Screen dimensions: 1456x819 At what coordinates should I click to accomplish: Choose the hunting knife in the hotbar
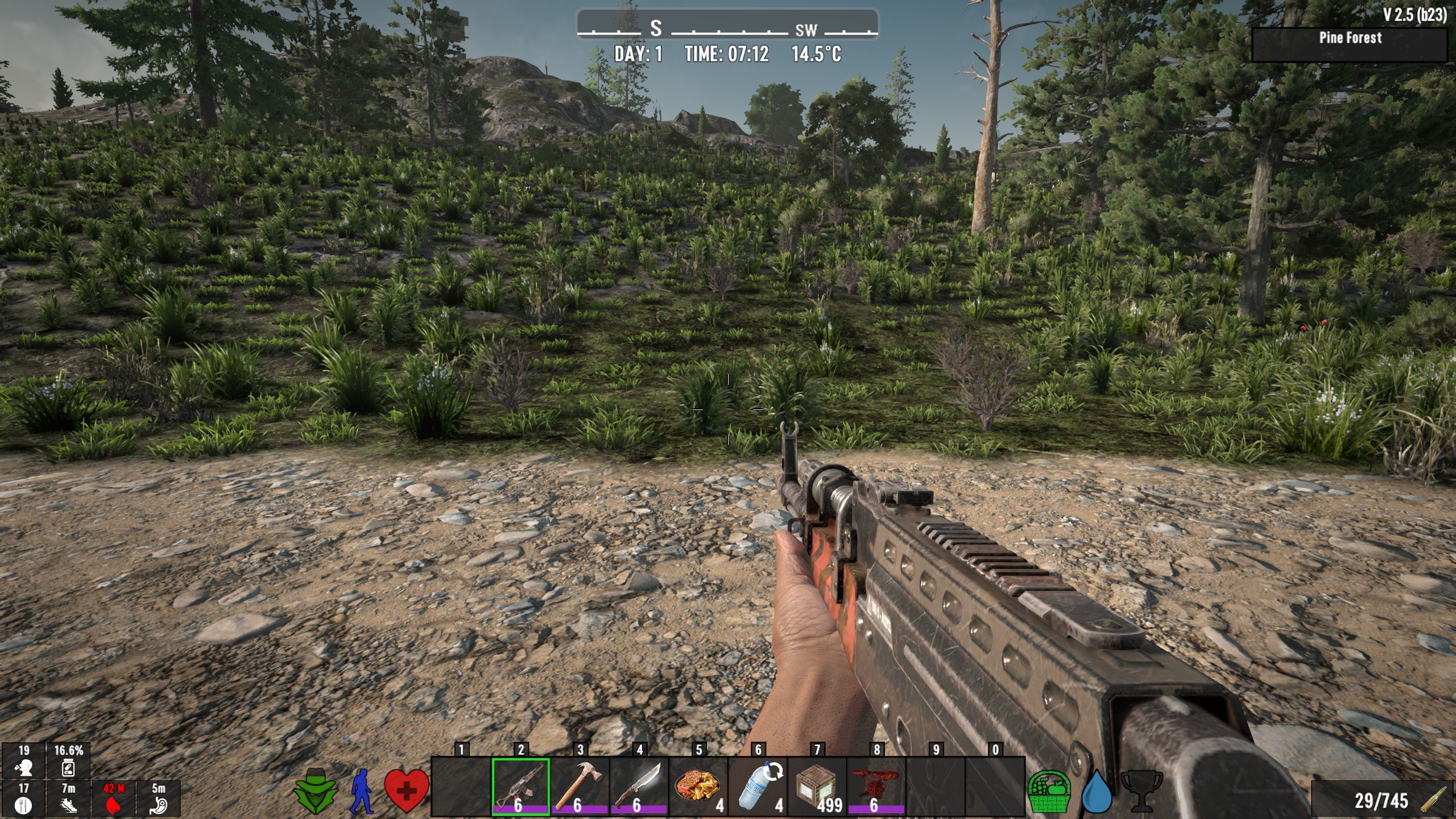(x=639, y=787)
